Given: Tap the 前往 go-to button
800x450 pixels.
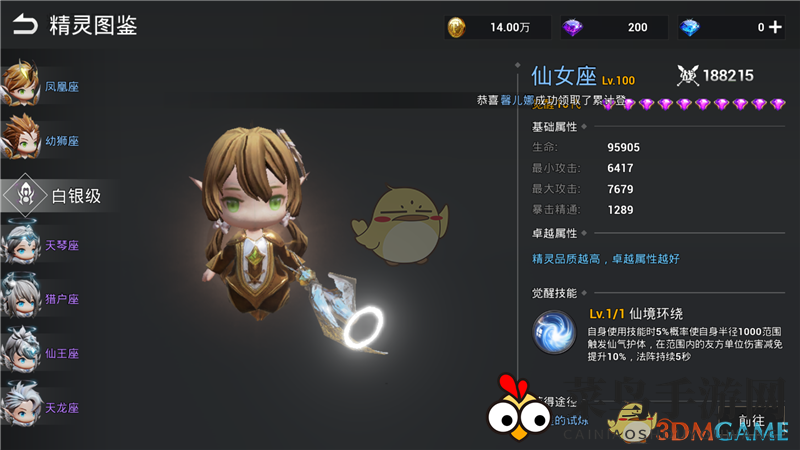Looking at the screenshot, I should pyautogui.click(x=752, y=422).
